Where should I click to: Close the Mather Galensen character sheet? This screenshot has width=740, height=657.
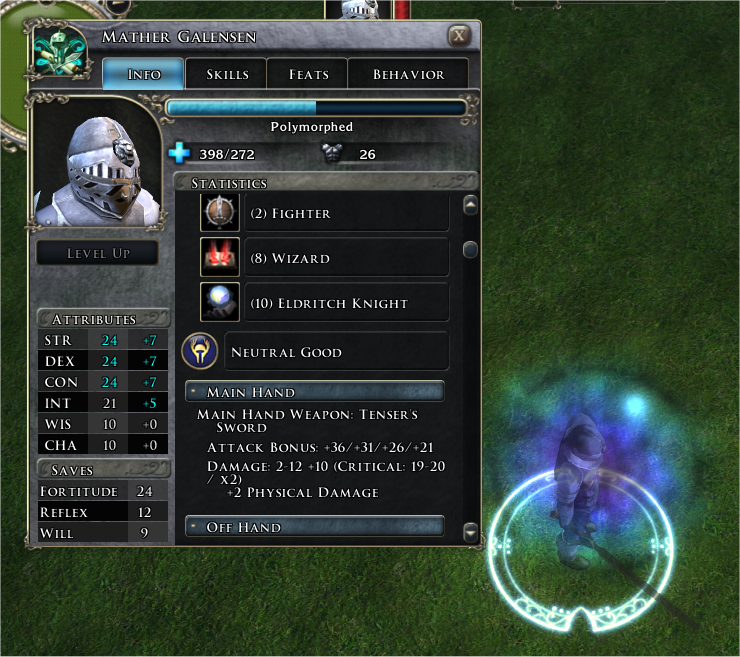point(459,36)
